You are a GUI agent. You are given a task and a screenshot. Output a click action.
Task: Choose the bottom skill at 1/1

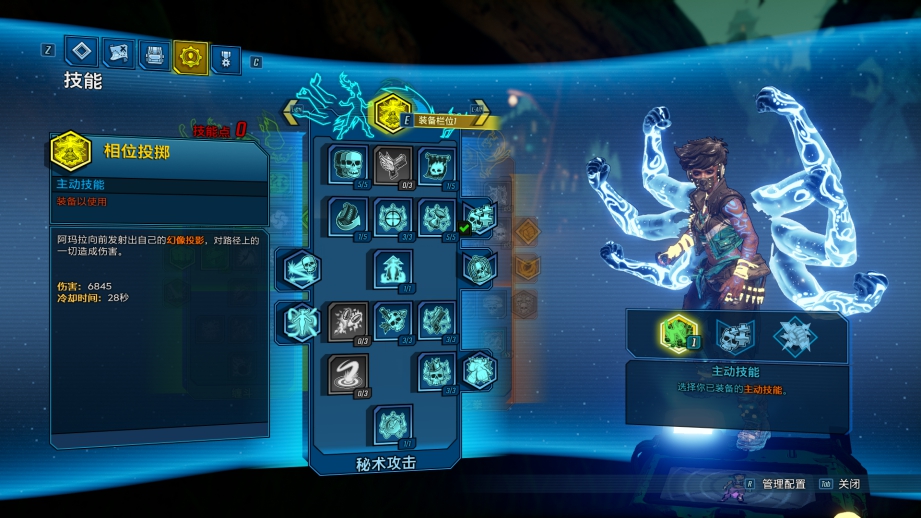tap(393, 425)
